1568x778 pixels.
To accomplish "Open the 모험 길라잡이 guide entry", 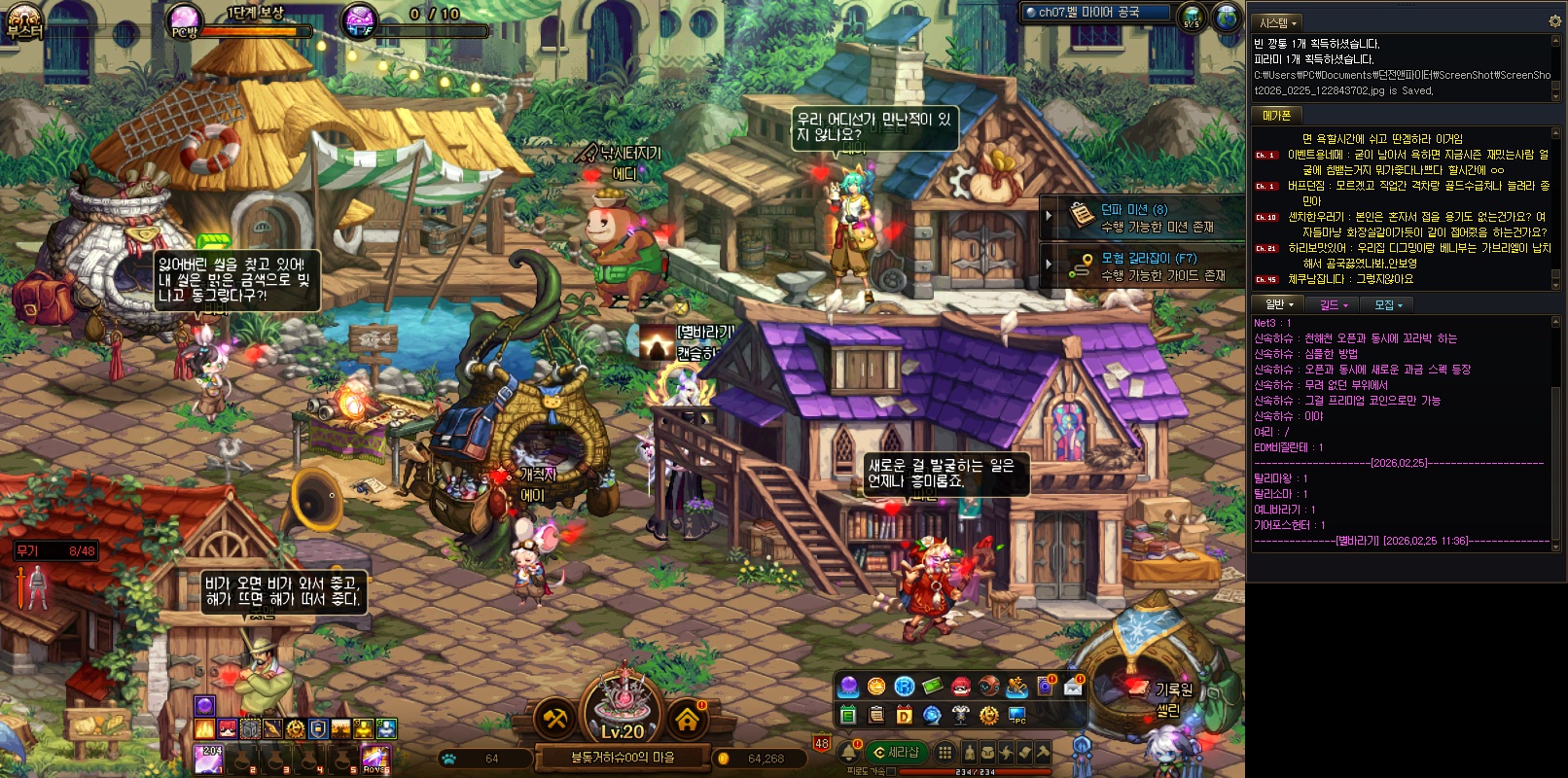I will (x=1142, y=266).
